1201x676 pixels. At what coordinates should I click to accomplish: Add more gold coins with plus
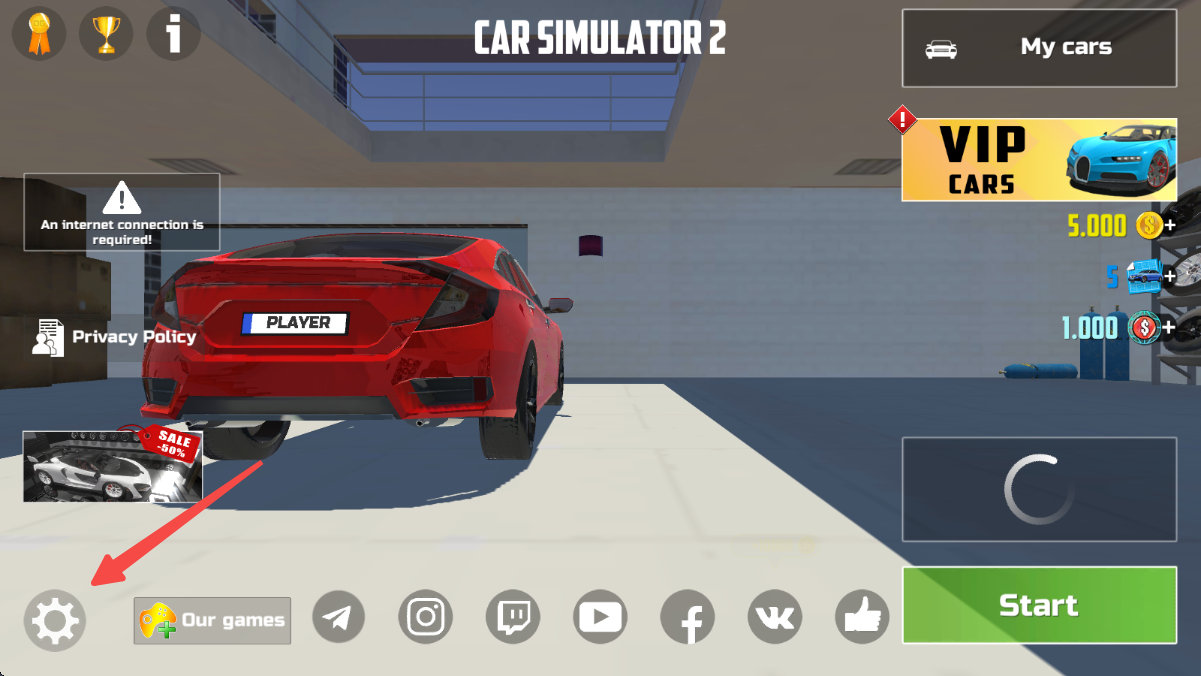pyautogui.click(x=1168, y=226)
